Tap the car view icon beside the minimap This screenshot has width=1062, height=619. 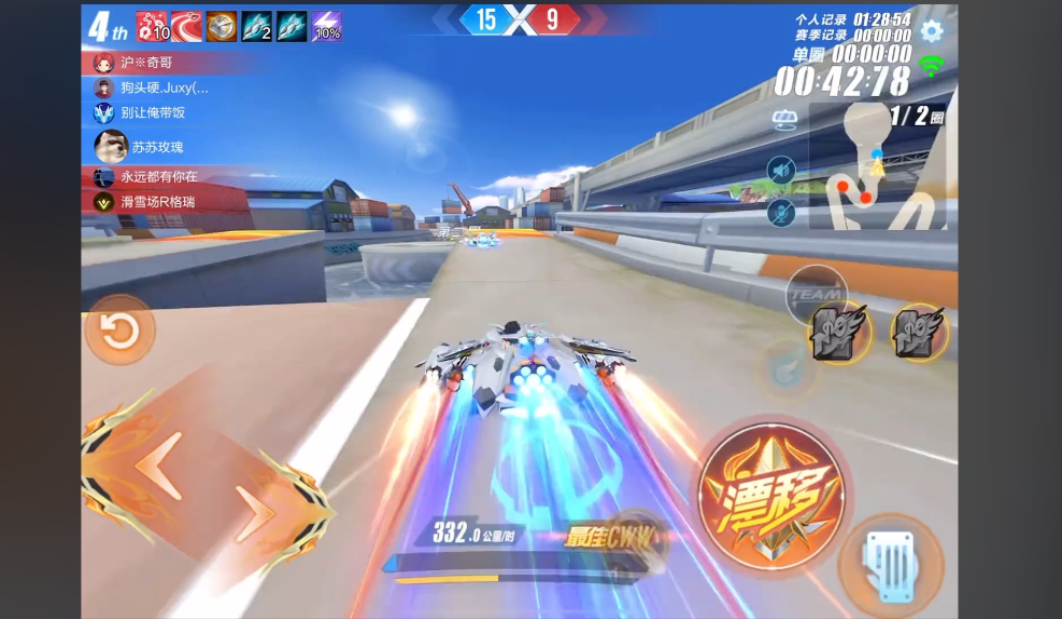pos(784,121)
